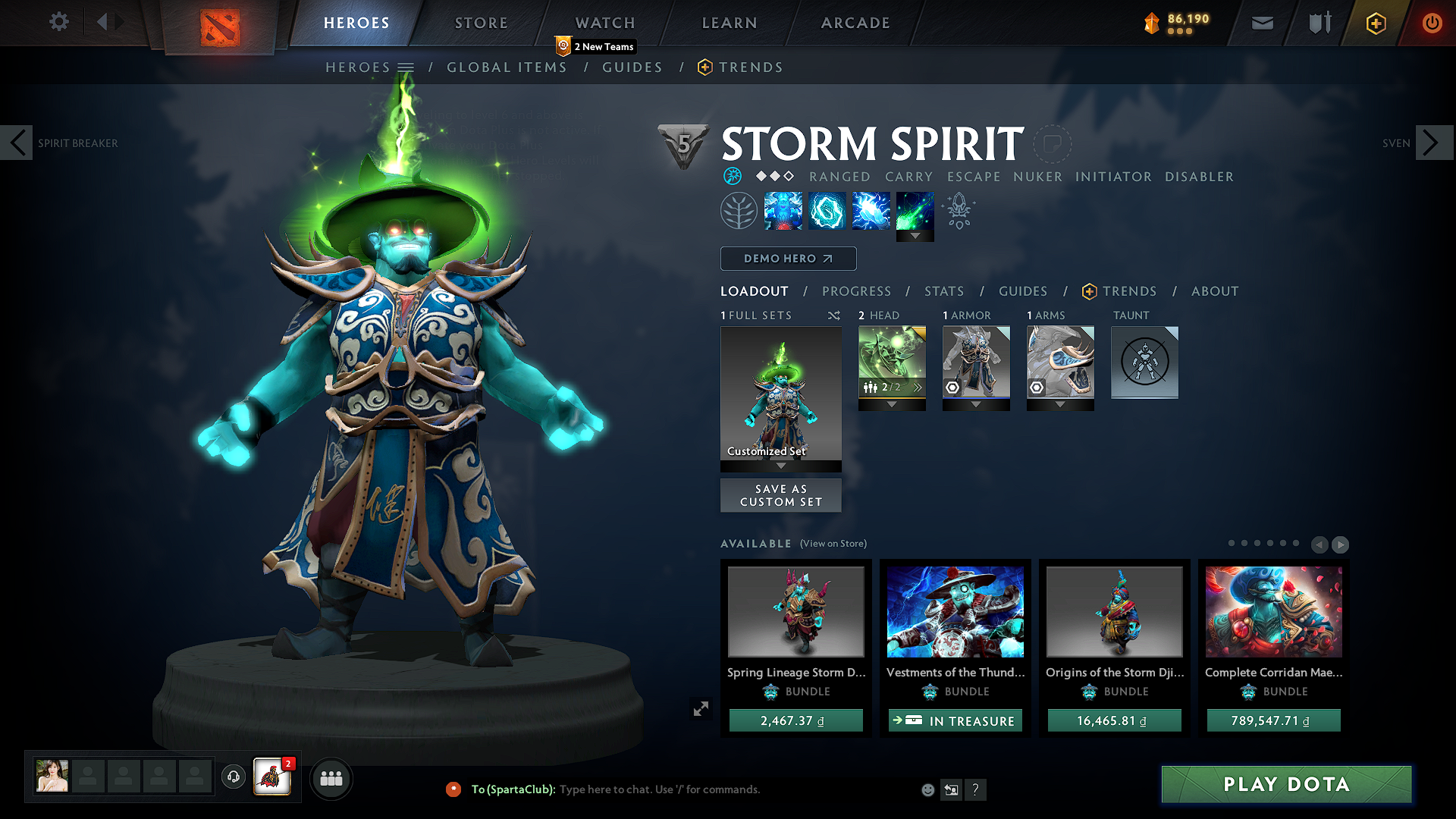This screenshot has height=819, width=1456.
Task: Open the WATCH menu
Action: [x=604, y=23]
